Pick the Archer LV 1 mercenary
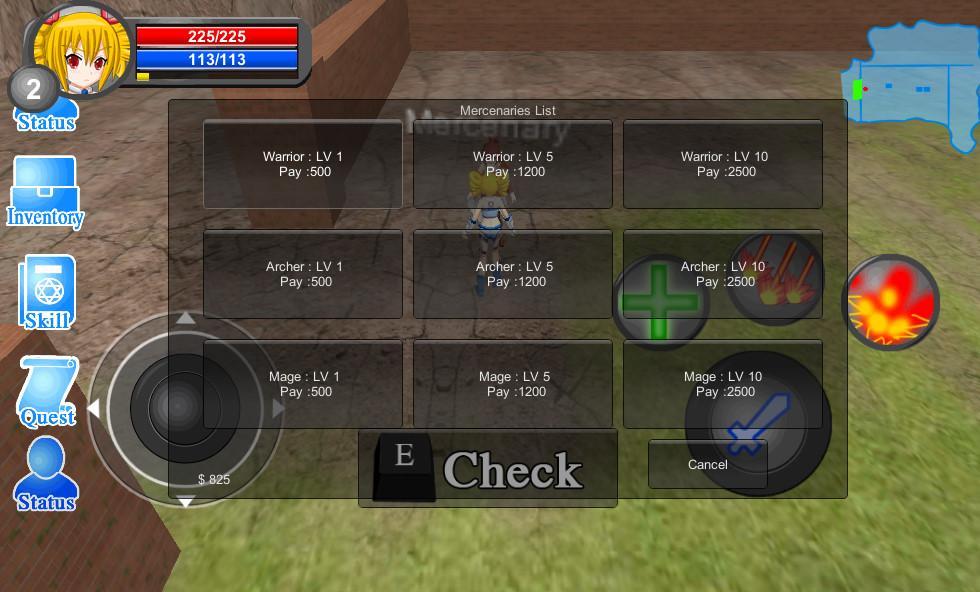 (302, 274)
